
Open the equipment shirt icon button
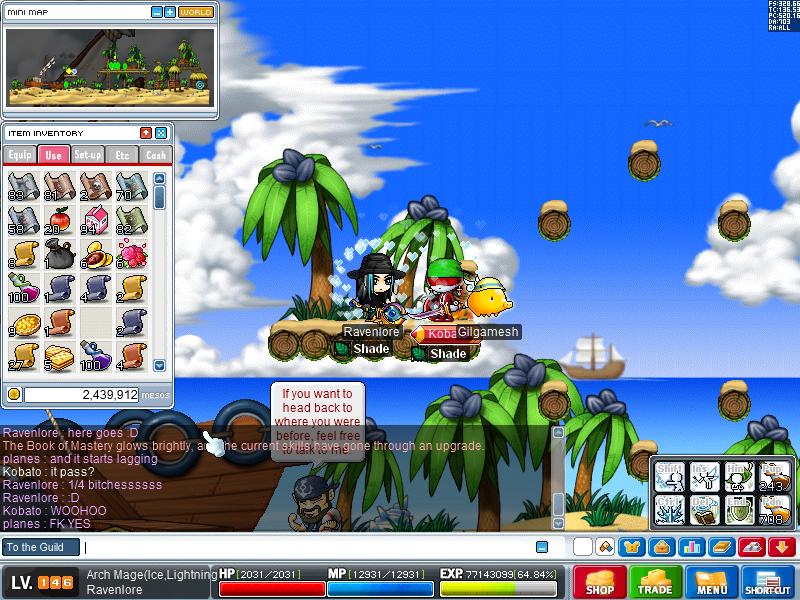pos(631,547)
